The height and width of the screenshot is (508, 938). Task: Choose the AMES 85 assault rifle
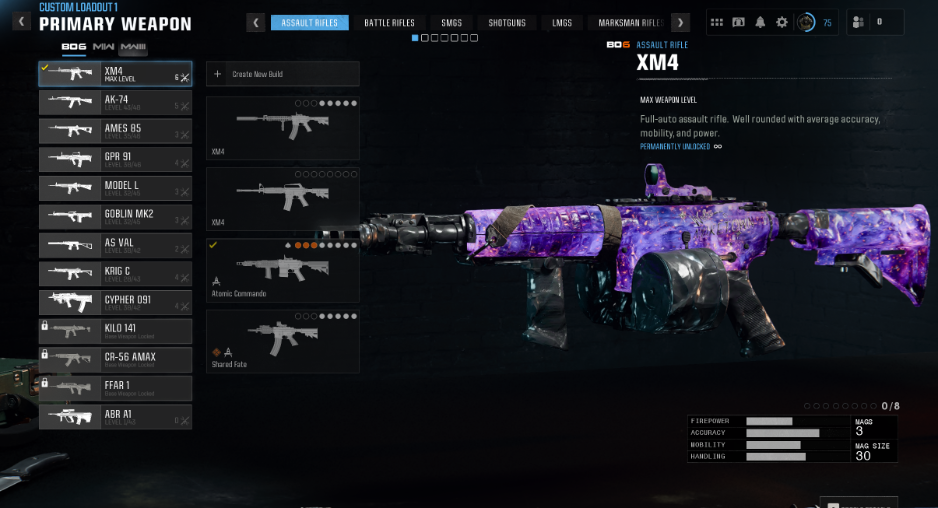(x=115, y=131)
